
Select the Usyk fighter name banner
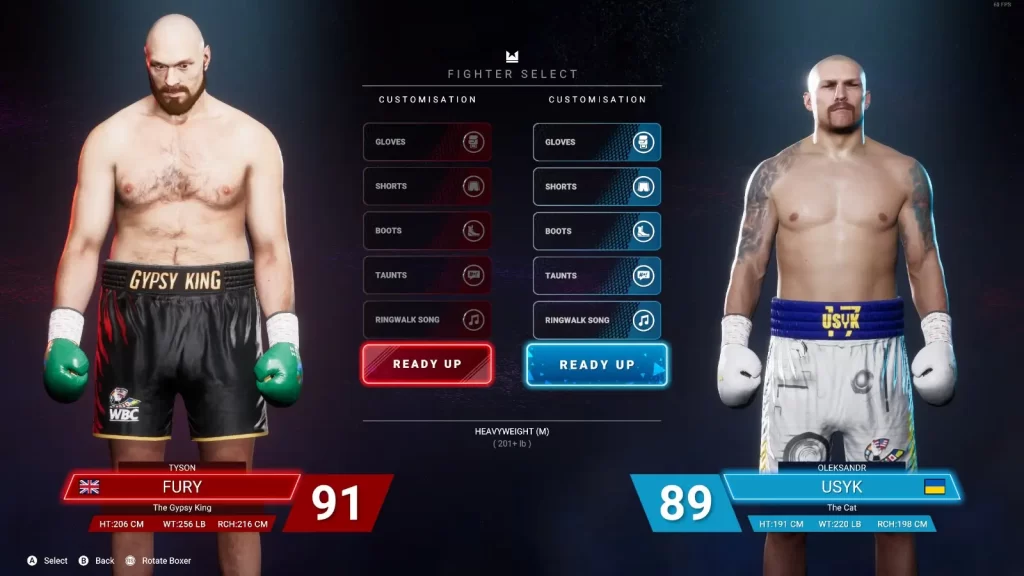pos(840,487)
